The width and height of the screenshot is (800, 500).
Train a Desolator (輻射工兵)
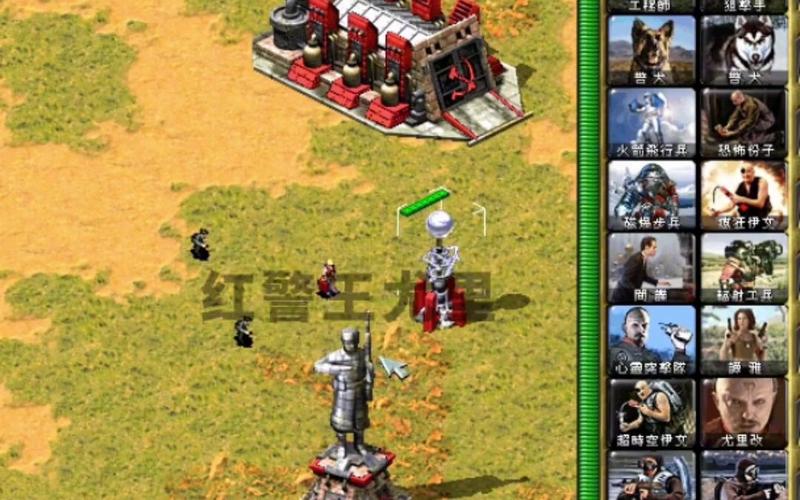point(743,267)
